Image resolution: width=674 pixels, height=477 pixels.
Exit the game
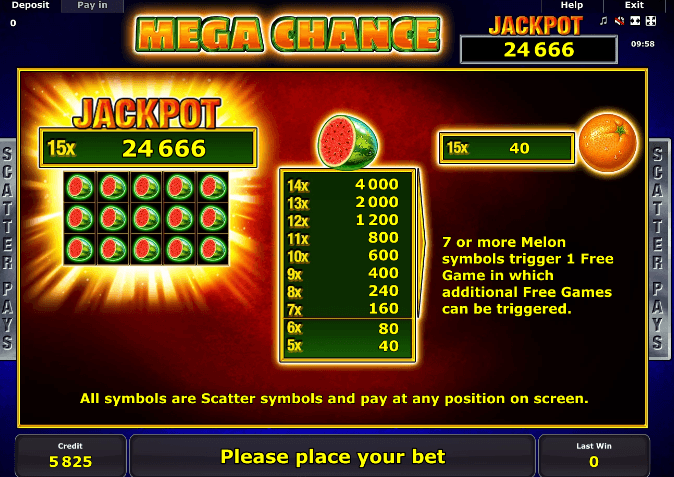point(634,6)
